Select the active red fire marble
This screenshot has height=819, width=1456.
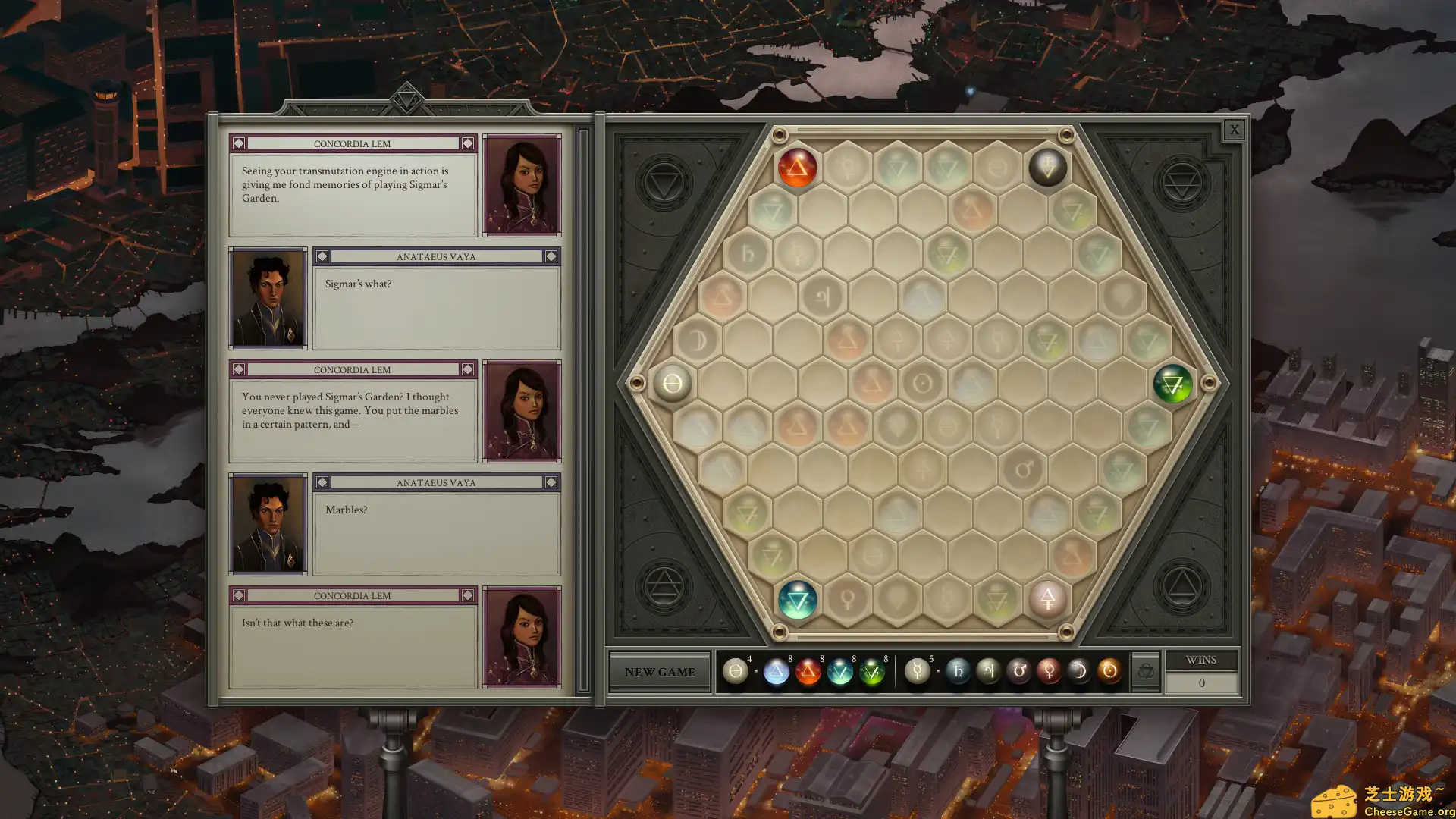[x=796, y=168]
